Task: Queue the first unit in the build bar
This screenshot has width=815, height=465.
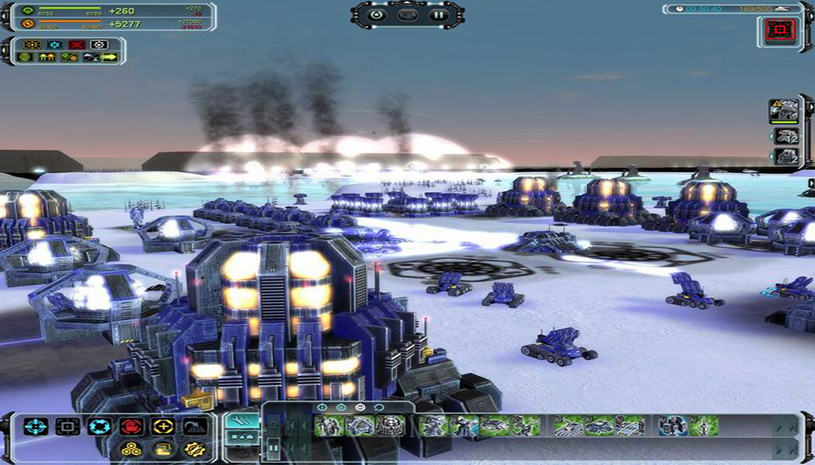Action: click(329, 426)
